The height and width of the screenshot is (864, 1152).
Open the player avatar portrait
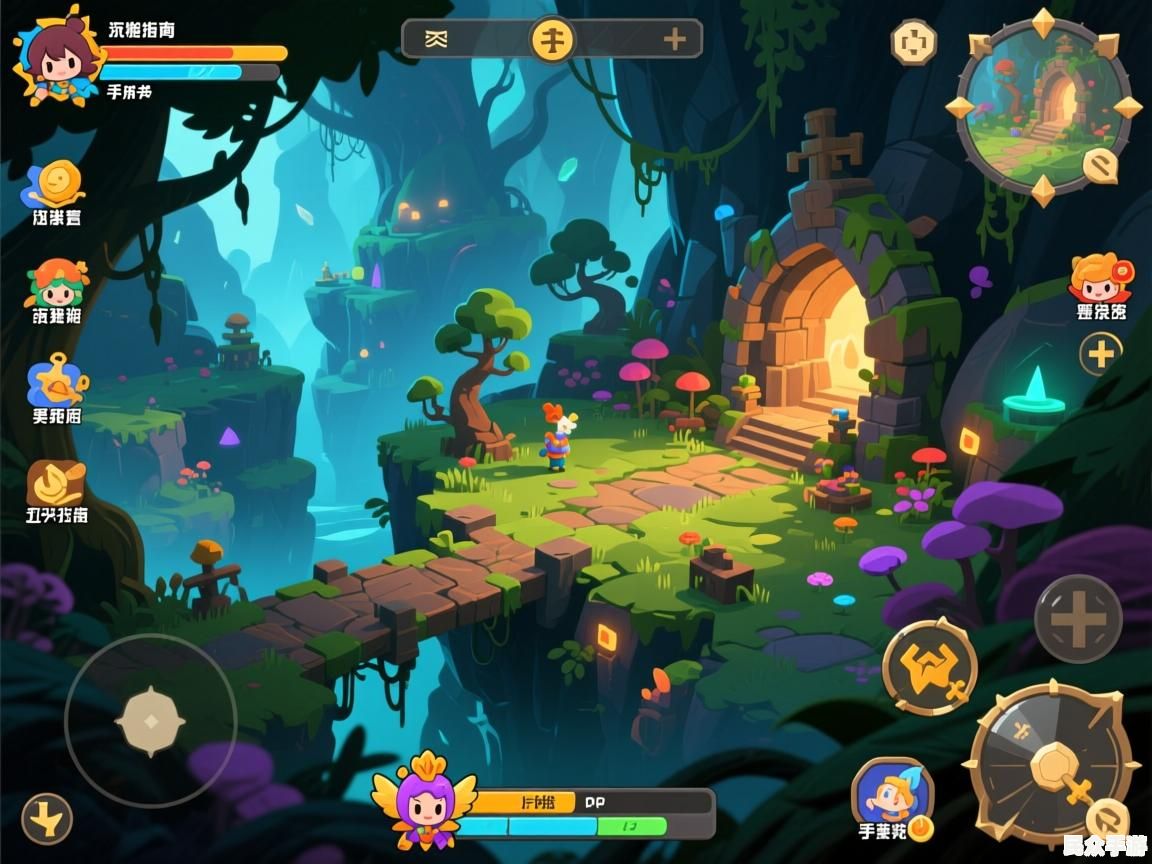coord(55,56)
